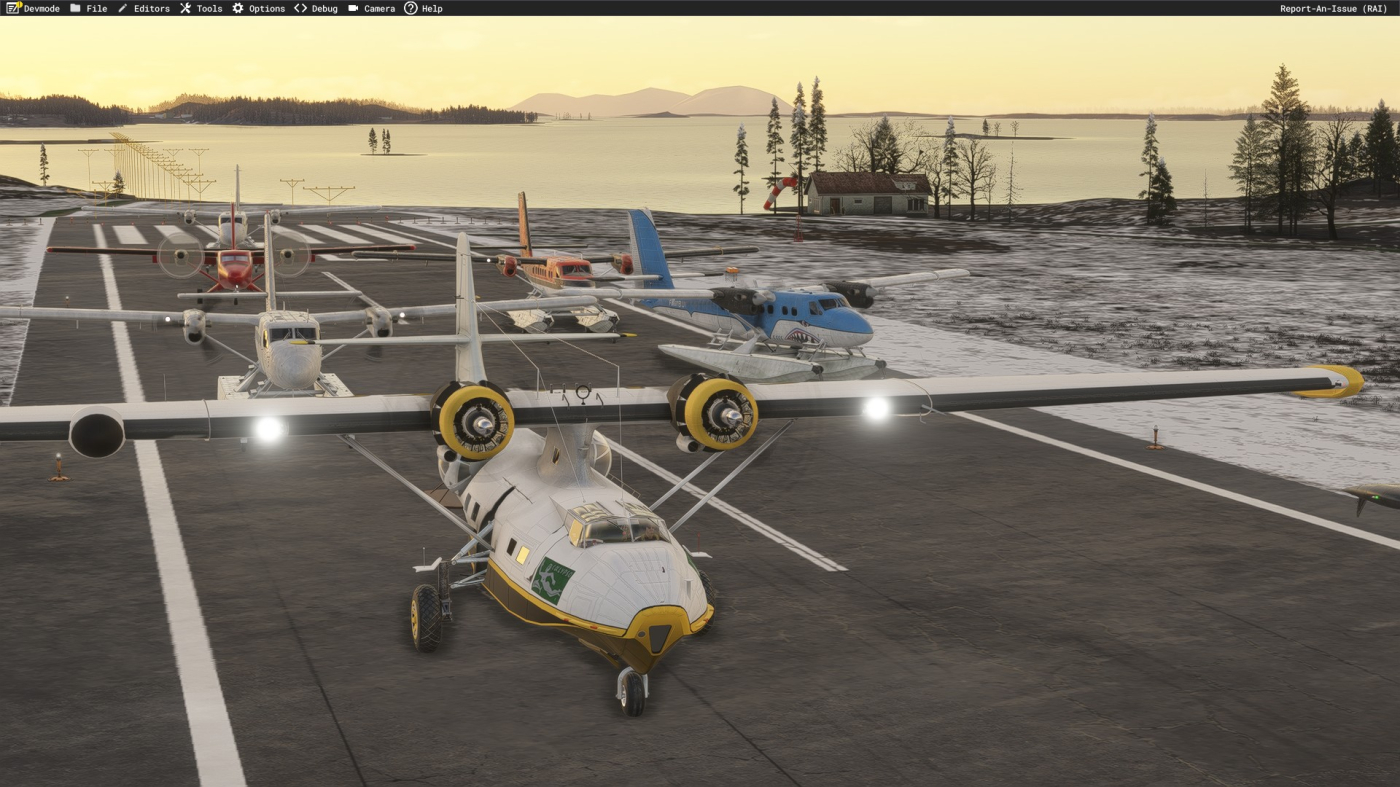Open the Options menu
Screen dimensions: 1400x787
pyautogui.click(x=258, y=8)
